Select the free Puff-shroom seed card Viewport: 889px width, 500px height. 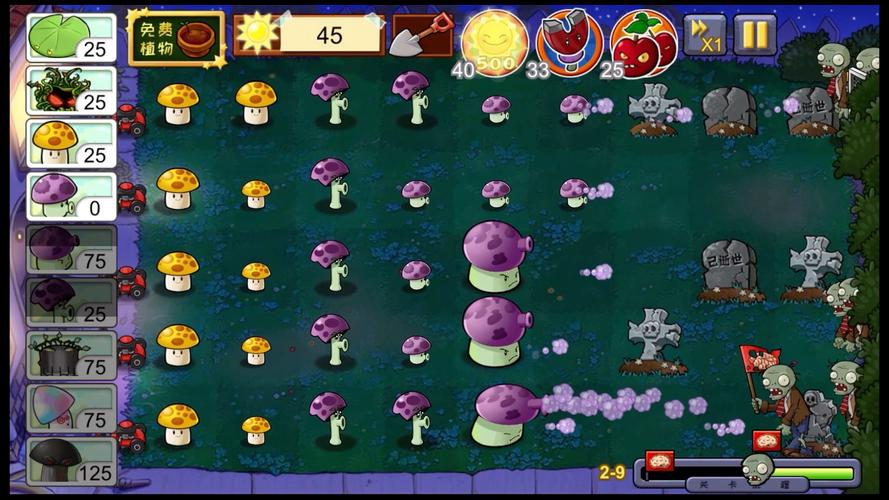[x=70, y=195]
